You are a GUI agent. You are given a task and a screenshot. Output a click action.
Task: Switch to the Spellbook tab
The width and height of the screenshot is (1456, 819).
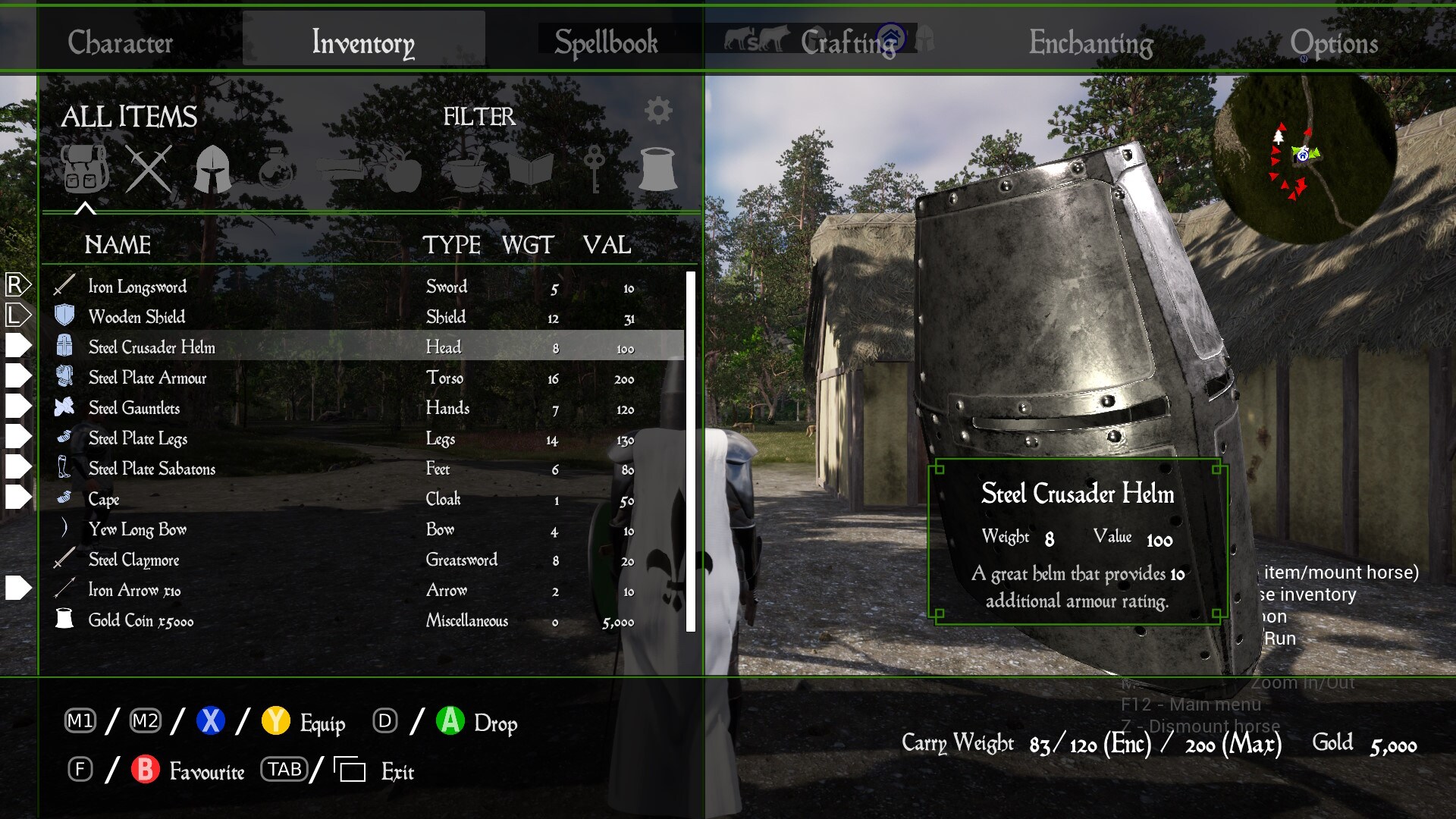pyautogui.click(x=606, y=42)
